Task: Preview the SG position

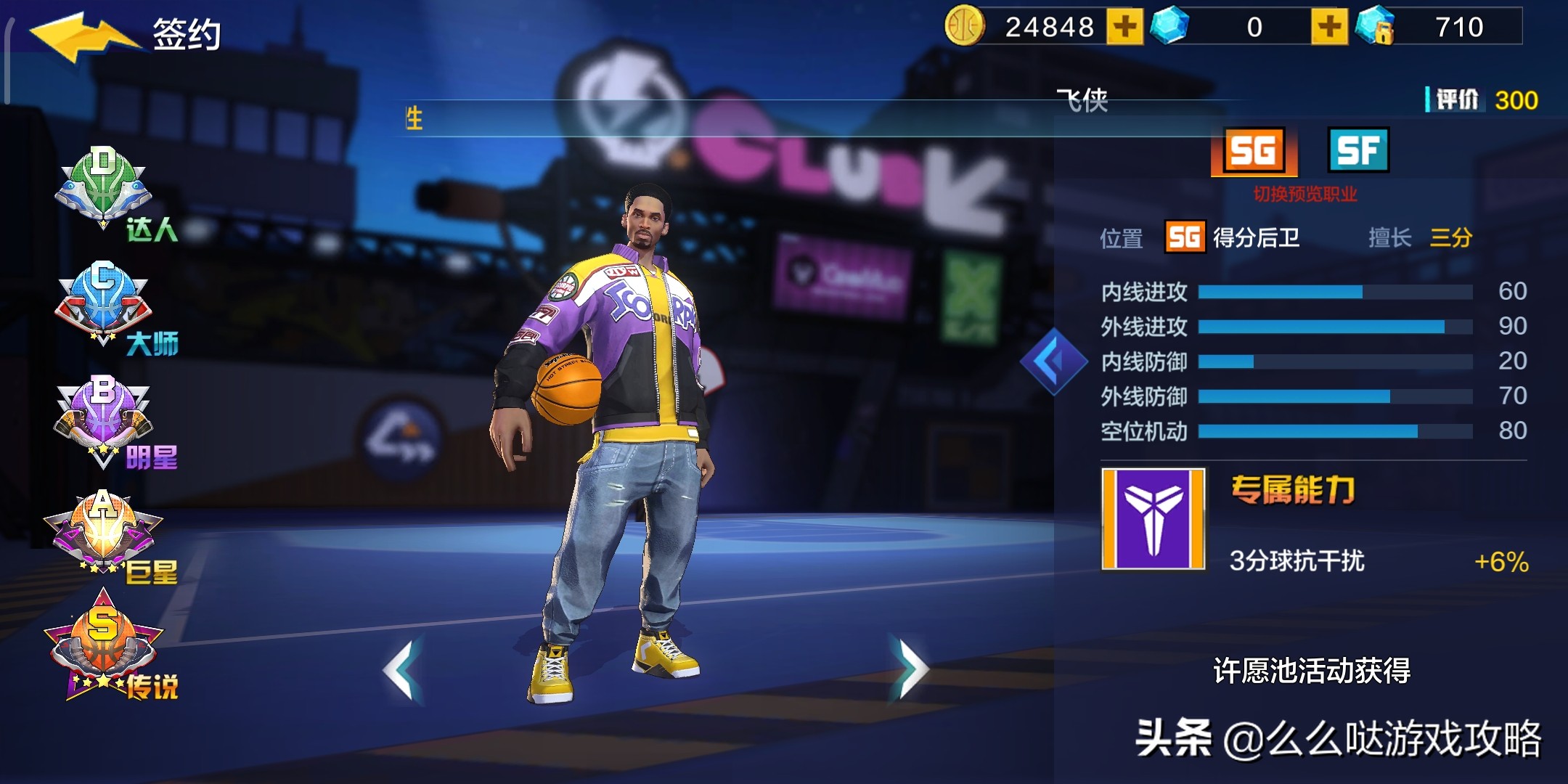Action: click(1254, 151)
